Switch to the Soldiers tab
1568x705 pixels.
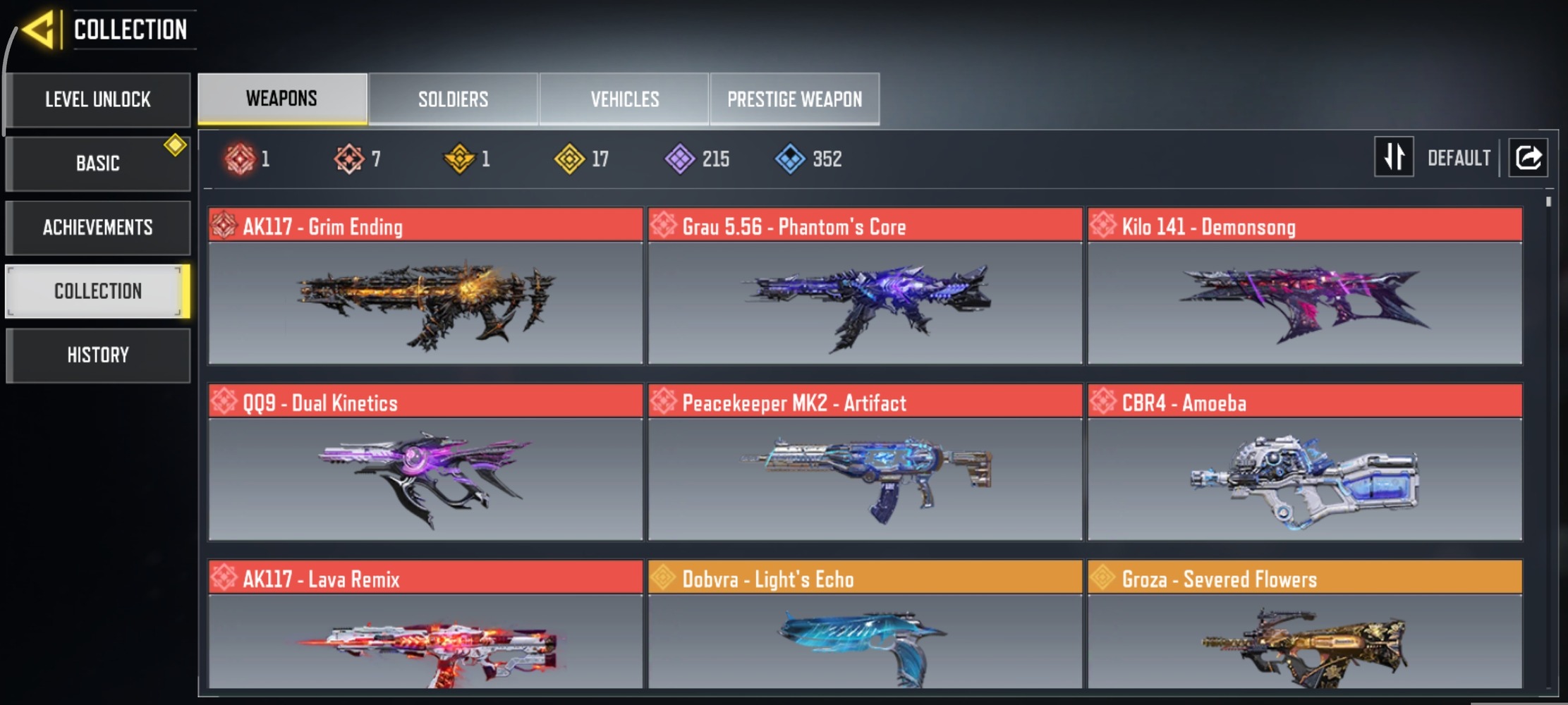pos(453,99)
